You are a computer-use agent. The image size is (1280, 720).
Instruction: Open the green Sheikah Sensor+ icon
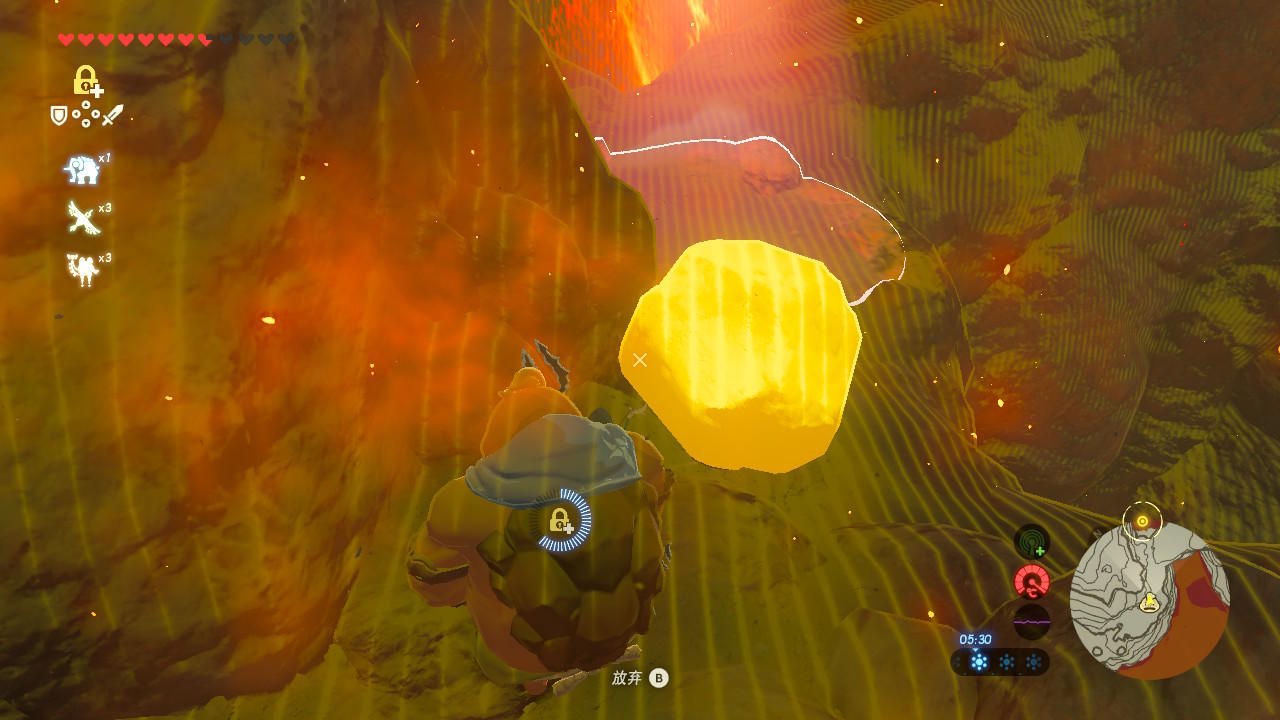(1031, 542)
